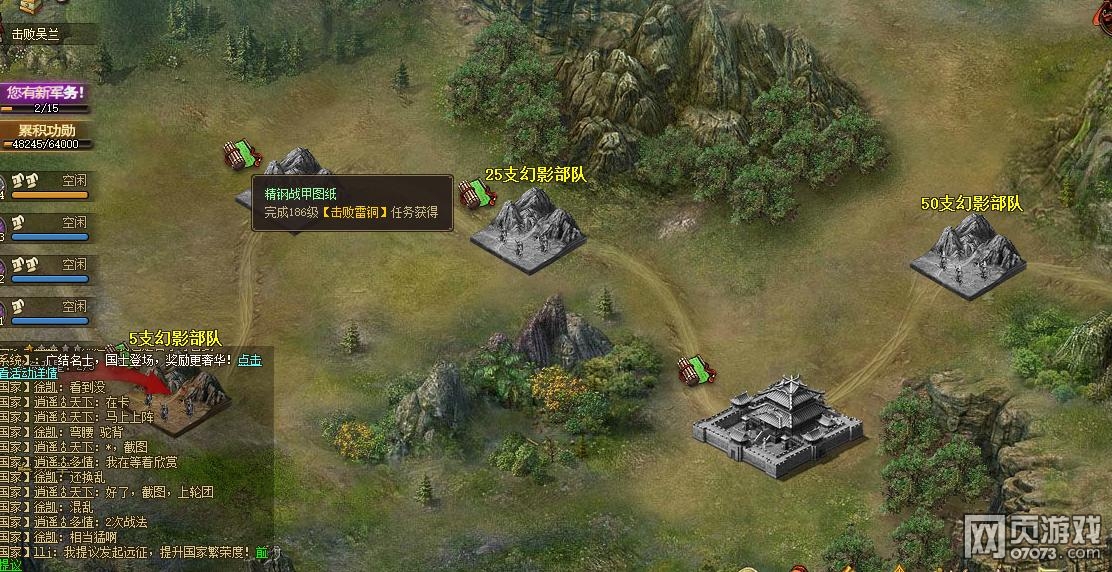Click the 点击 activity details link in chat
Viewport: 1112px width, 572px height.
(249, 360)
